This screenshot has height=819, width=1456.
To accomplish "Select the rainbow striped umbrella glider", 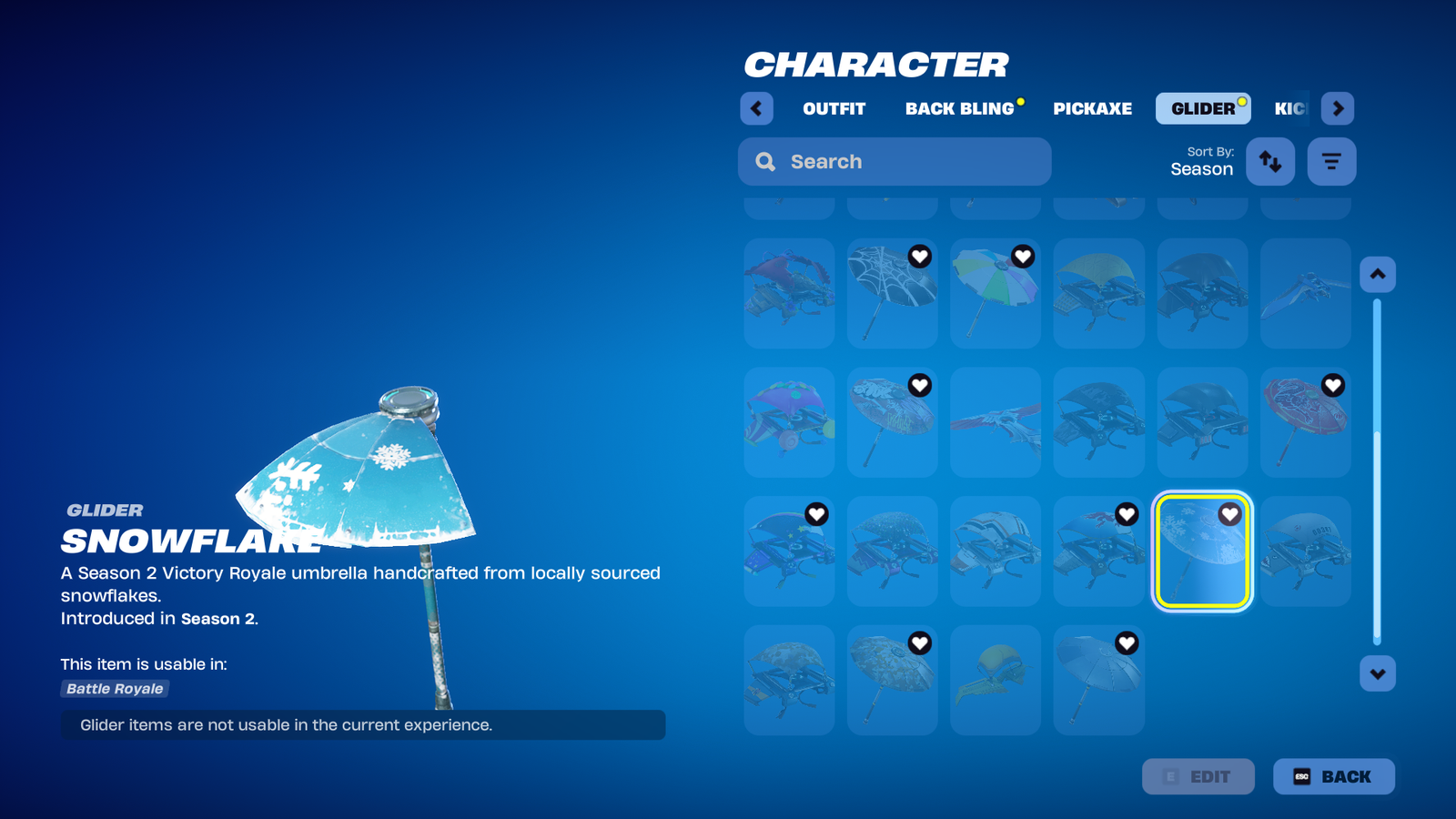I will (x=995, y=293).
